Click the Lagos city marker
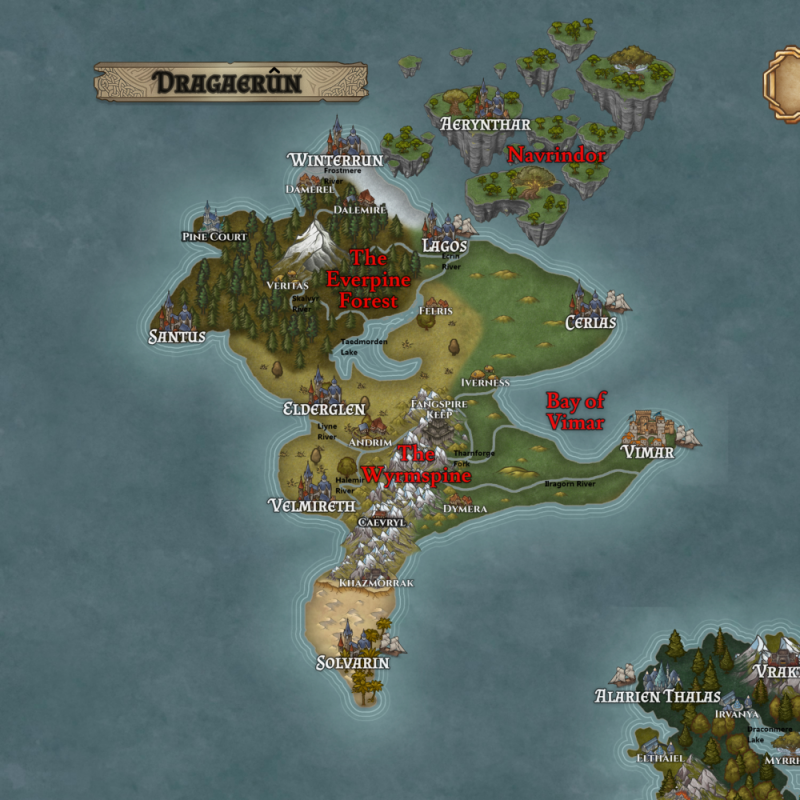Screen dimensions: 800x800 click(x=438, y=221)
